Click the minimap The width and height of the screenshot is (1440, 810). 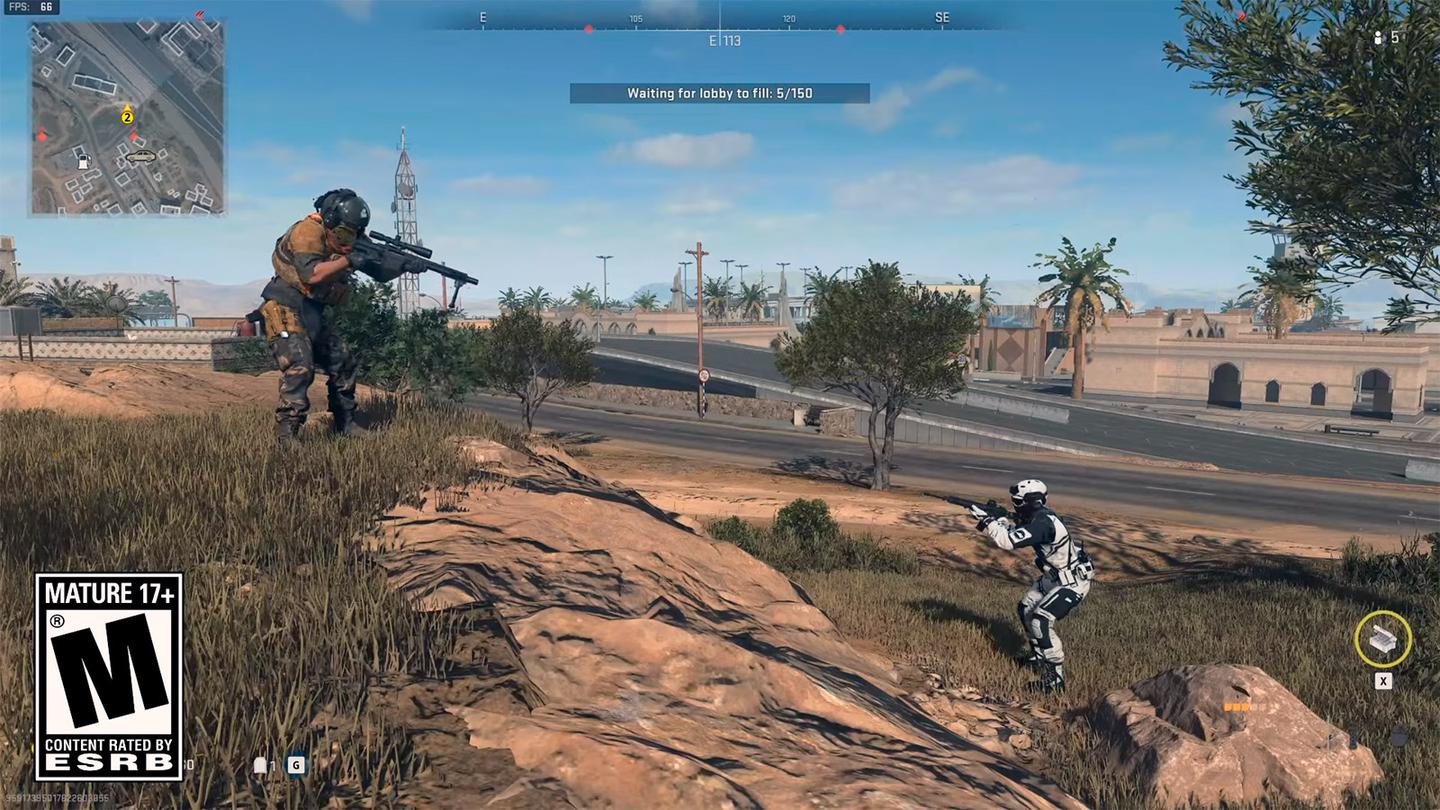pos(127,118)
